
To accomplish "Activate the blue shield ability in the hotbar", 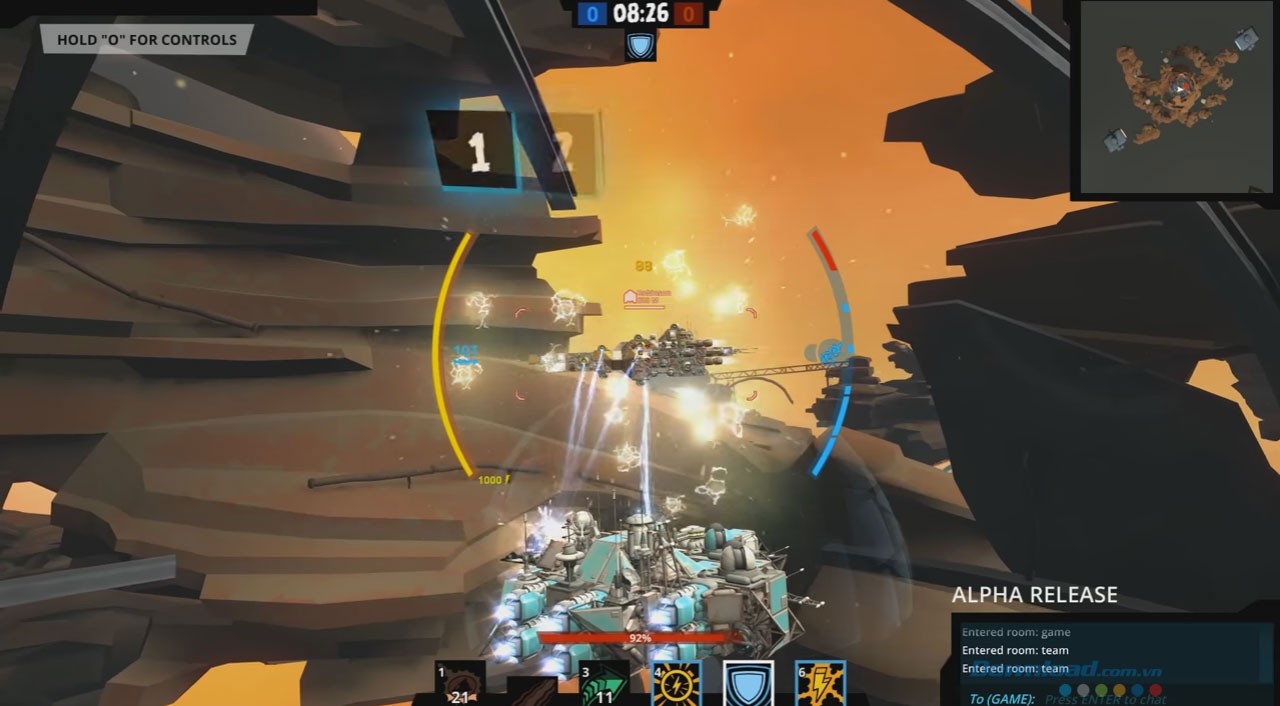I will [x=748, y=684].
